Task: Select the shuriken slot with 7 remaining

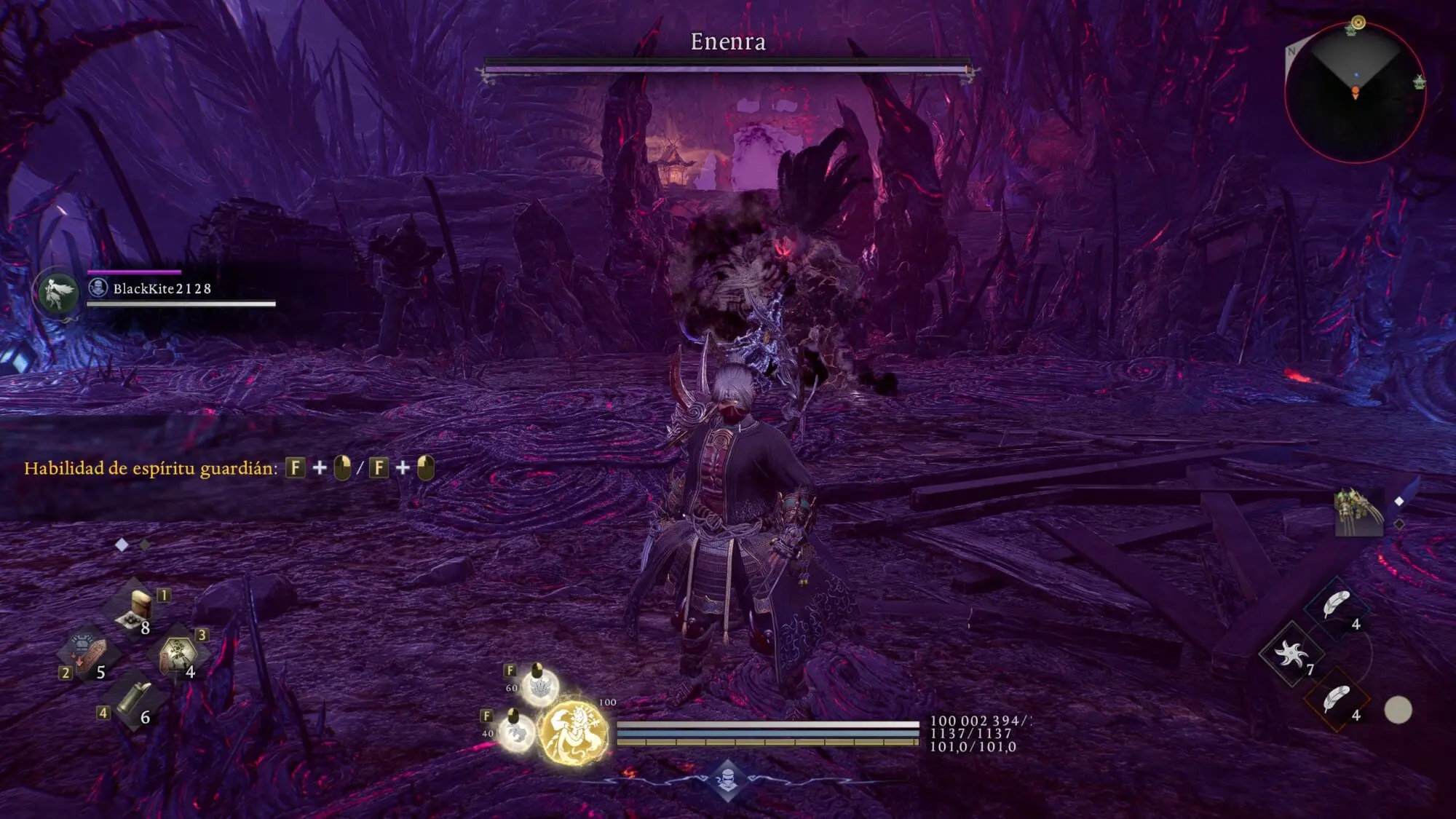Action: pyautogui.click(x=1291, y=654)
